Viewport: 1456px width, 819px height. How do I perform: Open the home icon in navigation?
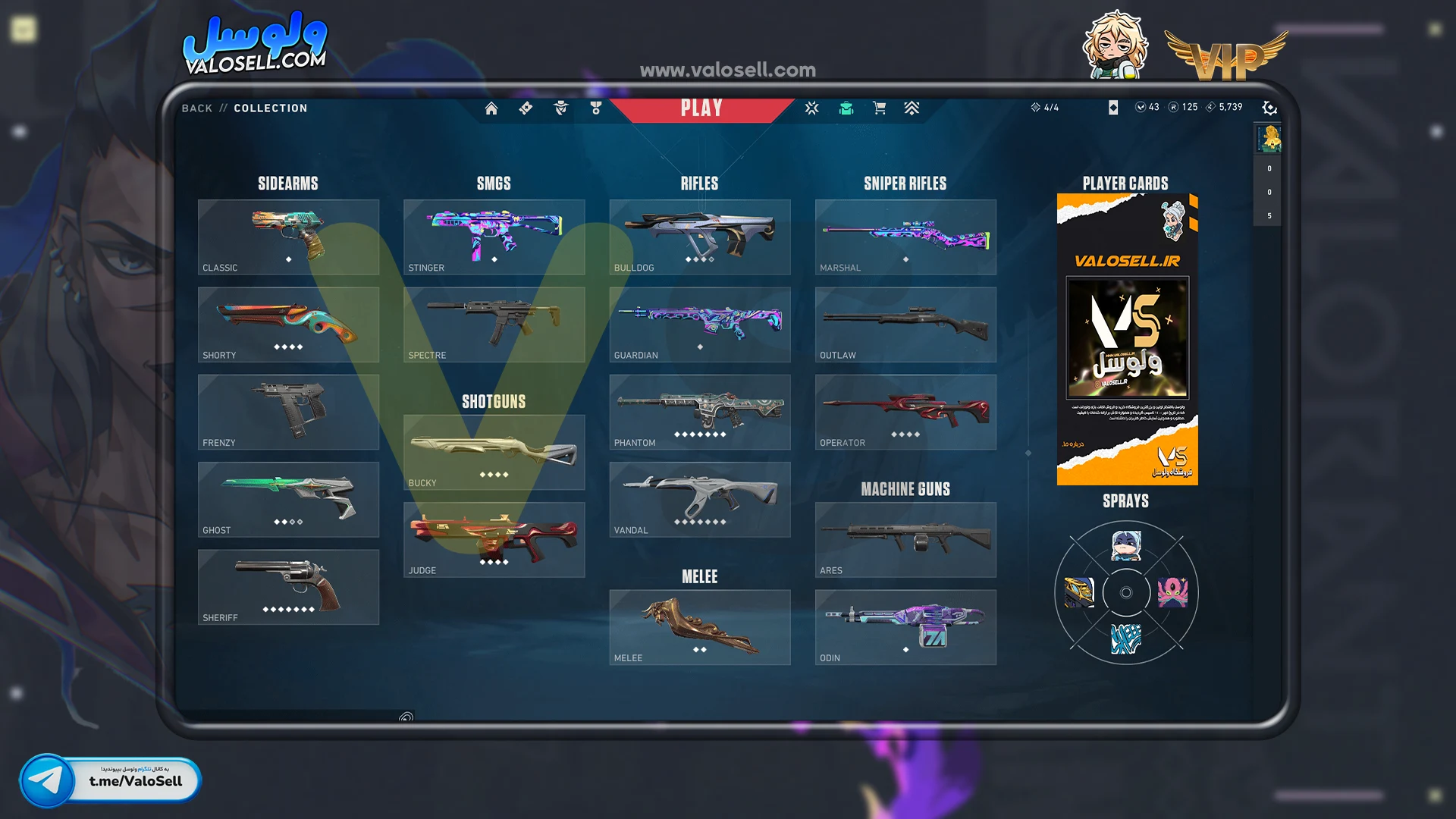[x=491, y=108]
